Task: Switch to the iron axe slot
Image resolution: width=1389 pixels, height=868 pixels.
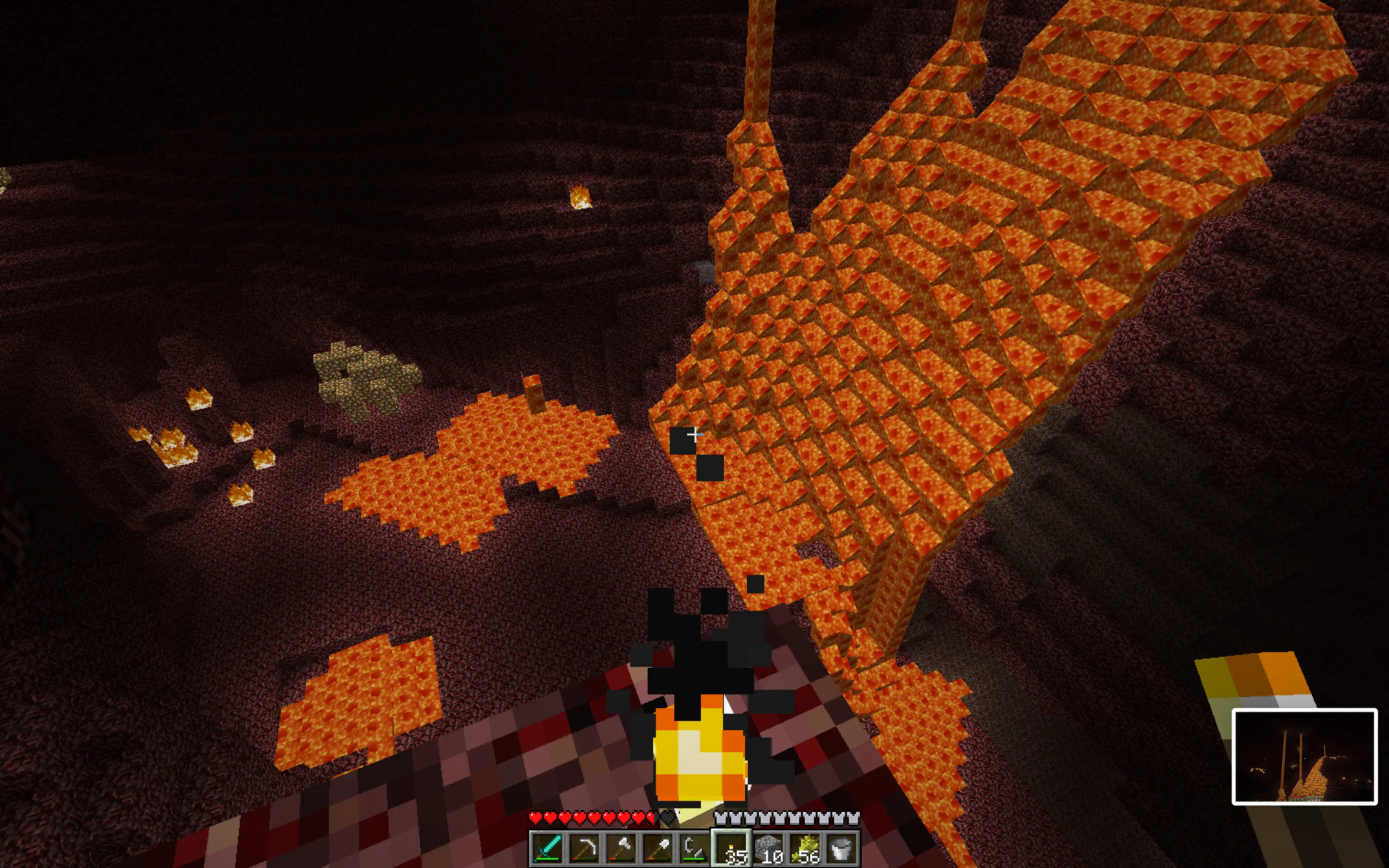Action: point(620,848)
